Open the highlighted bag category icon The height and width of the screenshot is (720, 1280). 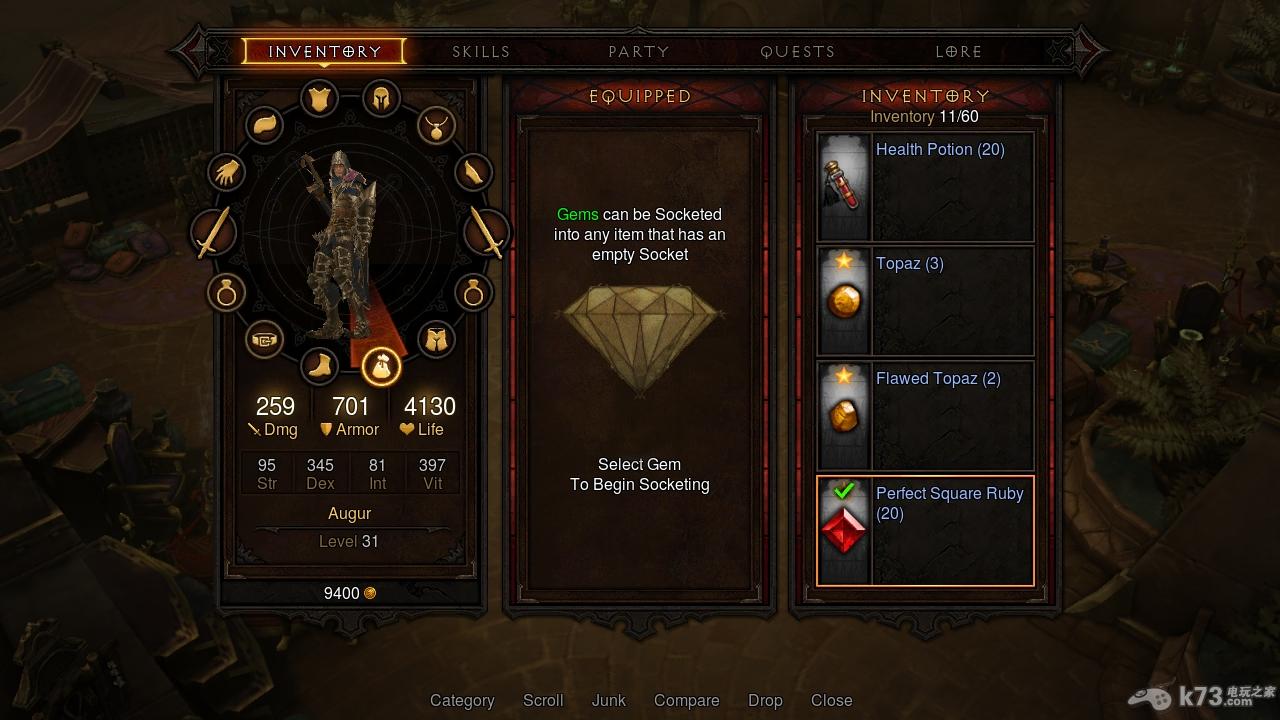pyautogui.click(x=381, y=366)
